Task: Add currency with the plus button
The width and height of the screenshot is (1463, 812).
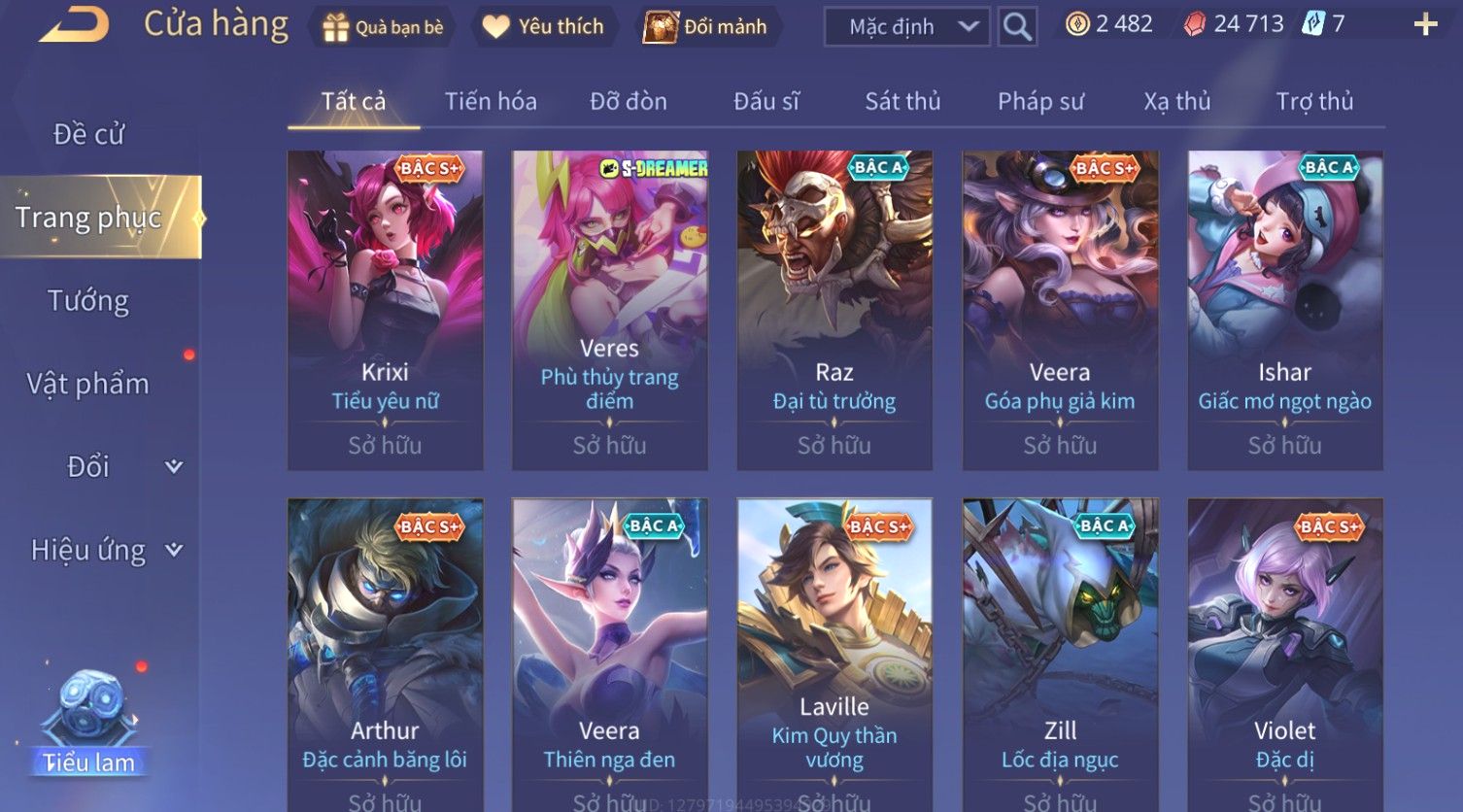Action: [x=1425, y=25]
